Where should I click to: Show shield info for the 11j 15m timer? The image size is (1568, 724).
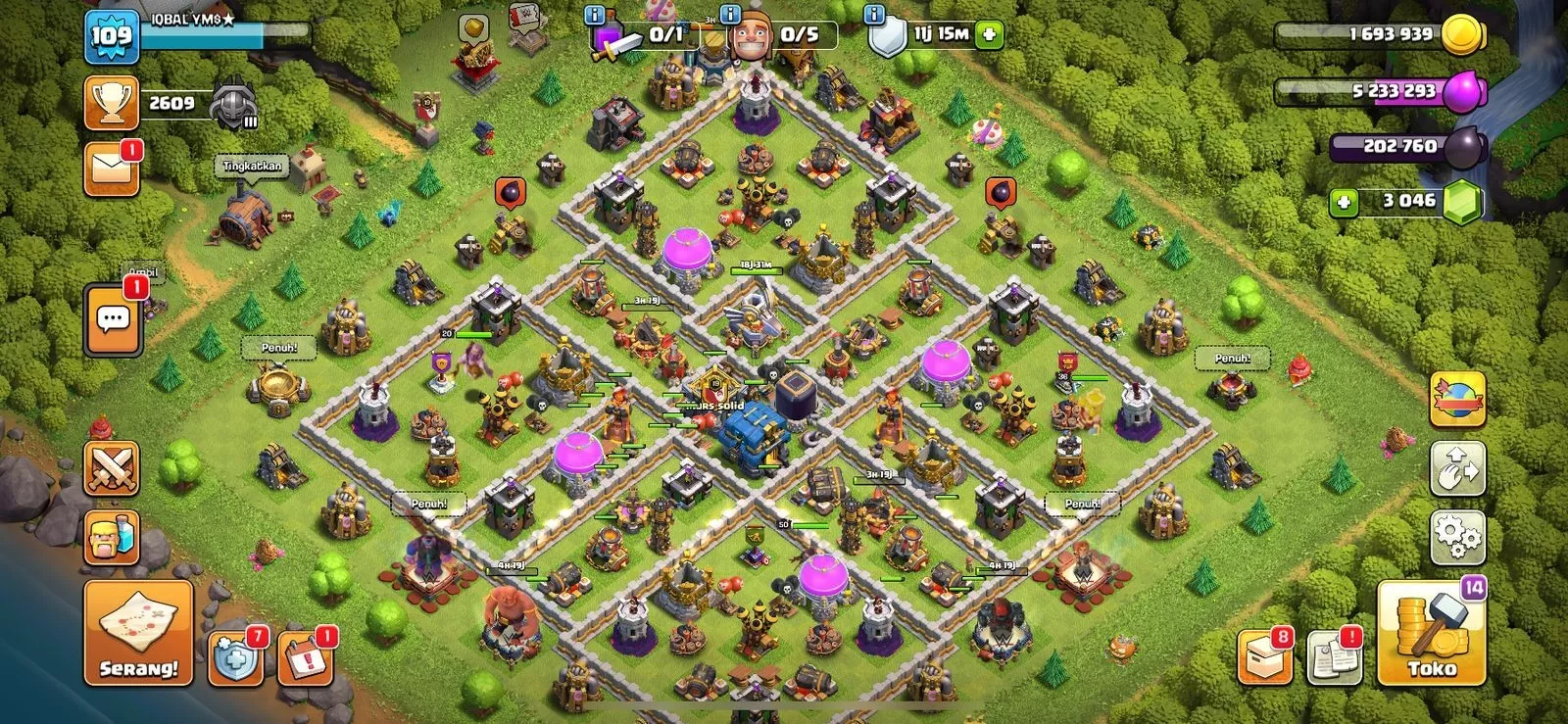(x=873, y=15)
